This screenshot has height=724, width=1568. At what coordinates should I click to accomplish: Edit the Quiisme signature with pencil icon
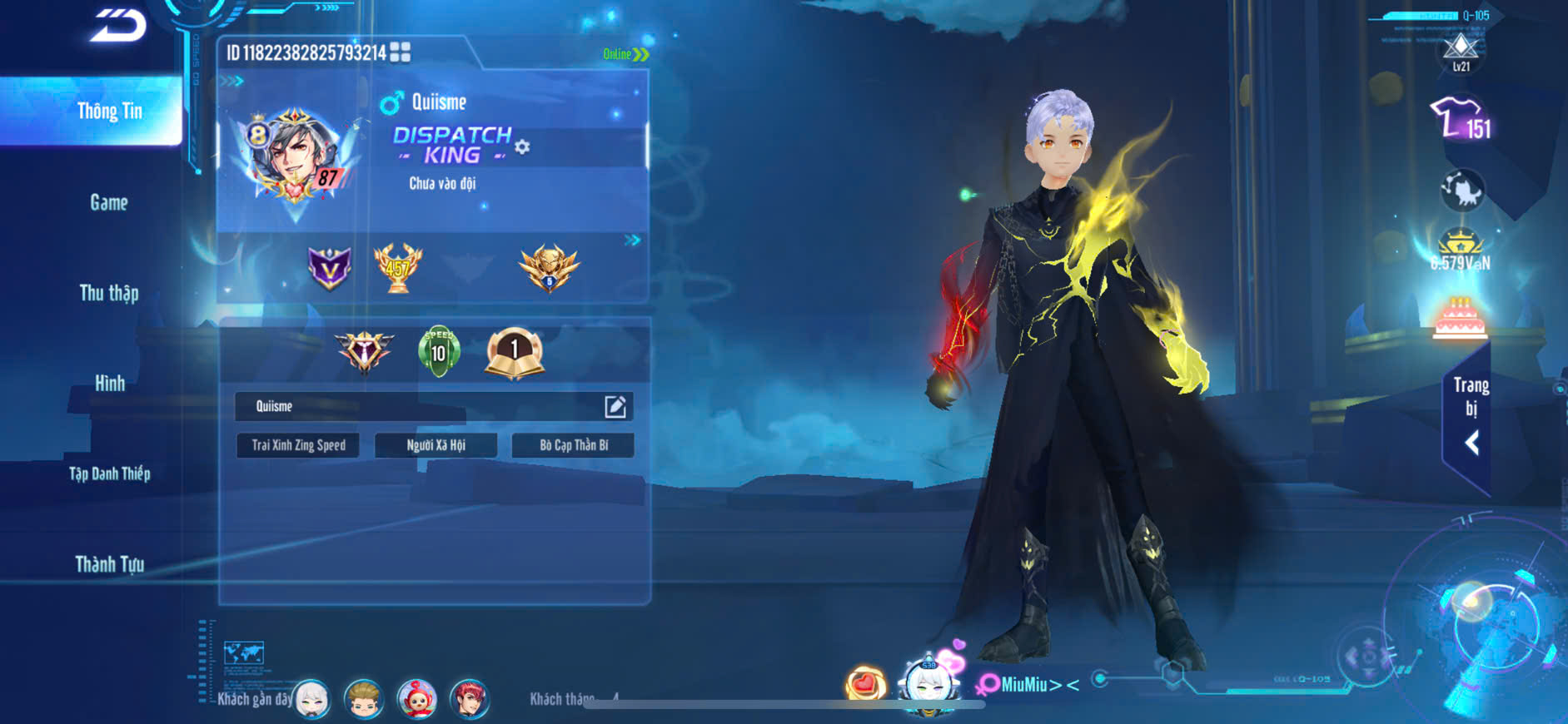[615, 406]
